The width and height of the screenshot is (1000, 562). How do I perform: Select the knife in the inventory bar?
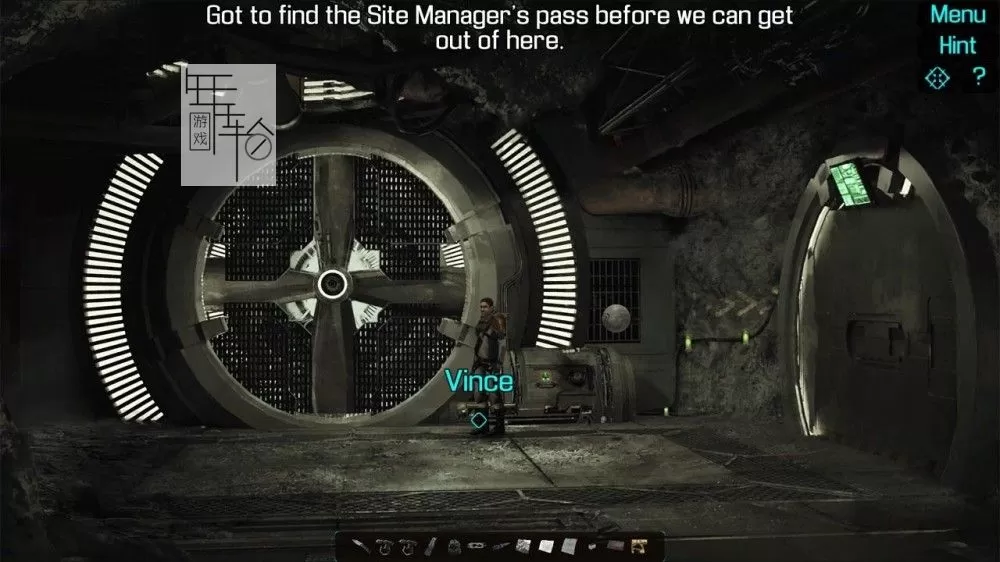point(362,546)
